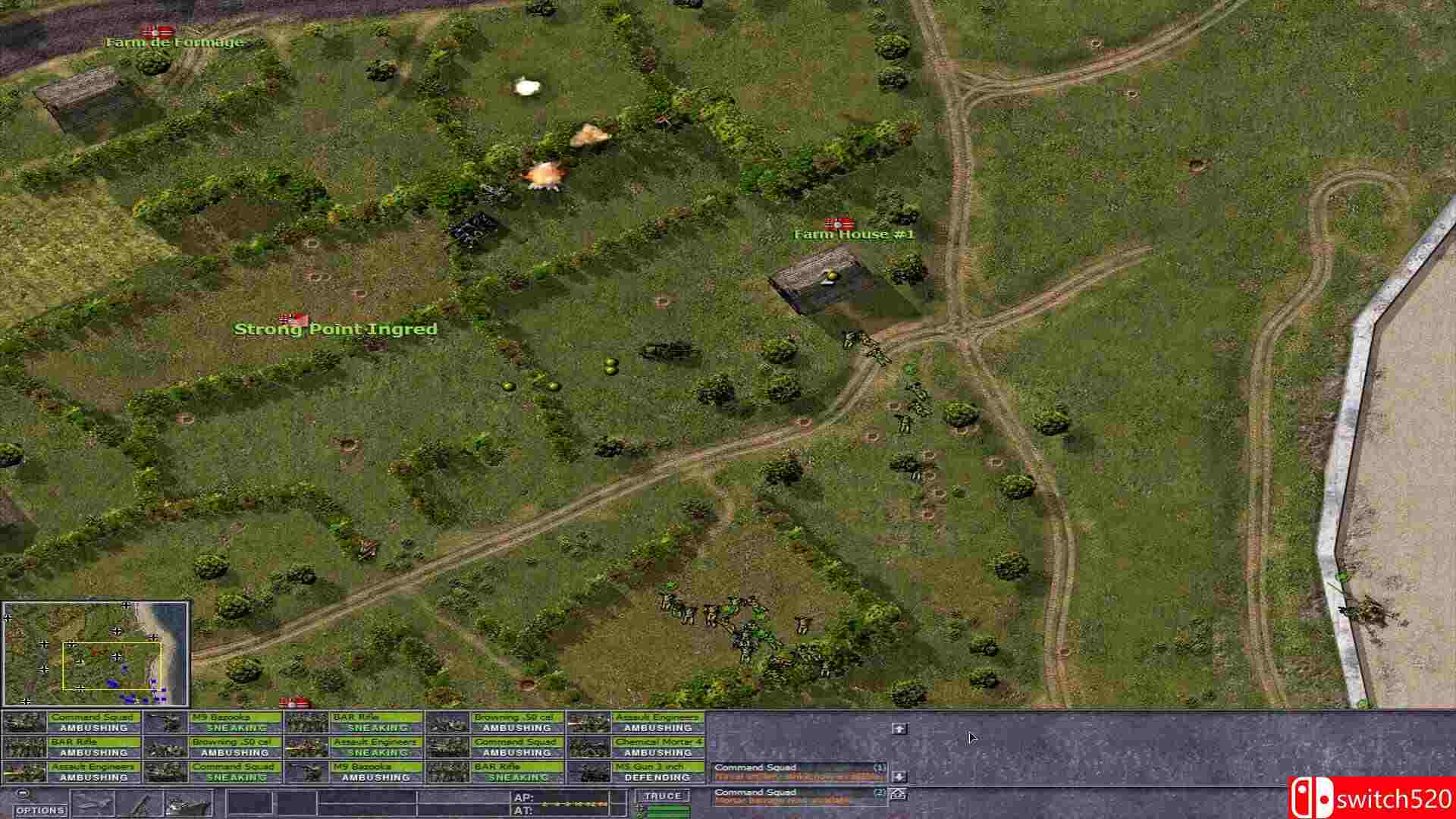Select the Chemical Mortar 4 unit portrait
Image resolution: width=1456 pixels, height=819 pixels.
pyautogui.click(x=589, y=747)
